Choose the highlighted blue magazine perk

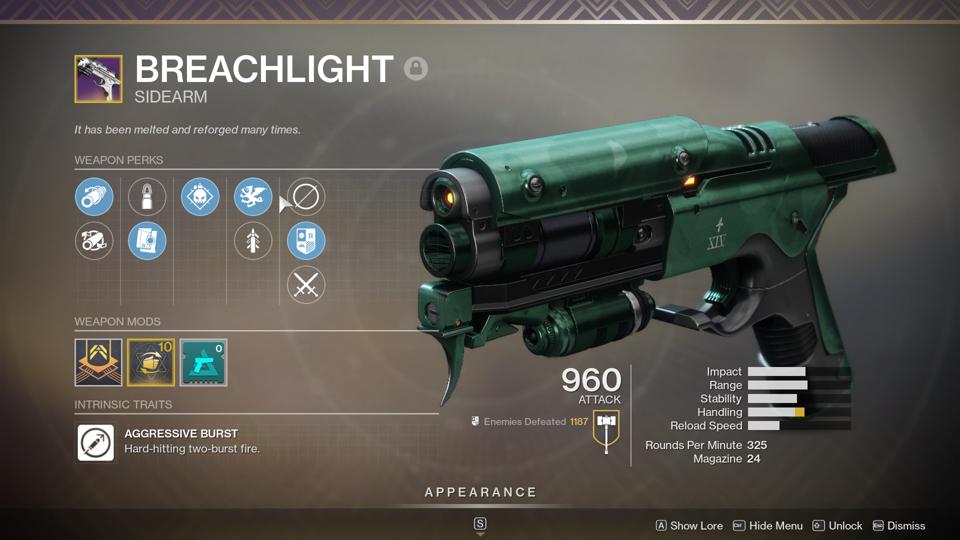[147, 241]
